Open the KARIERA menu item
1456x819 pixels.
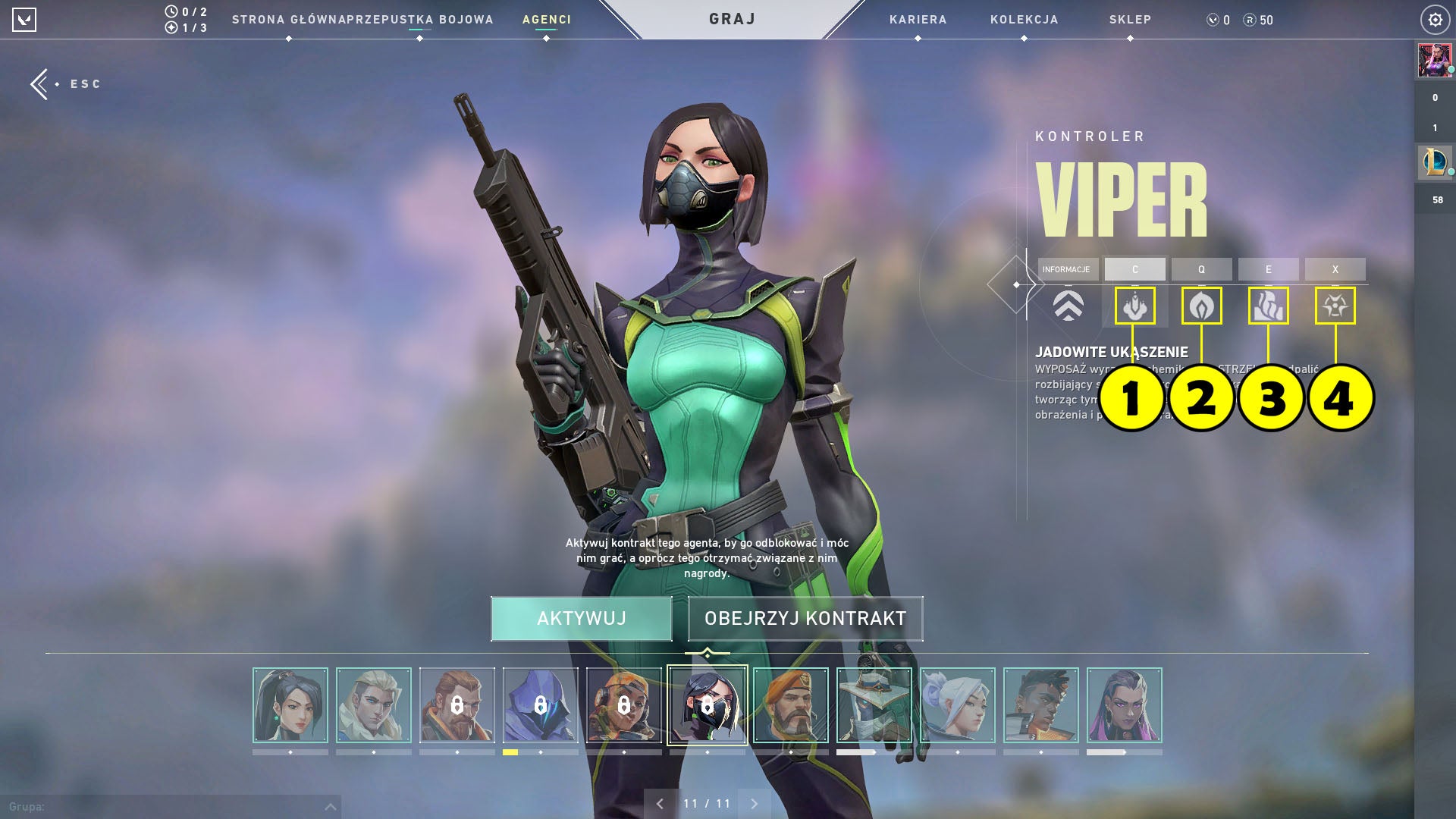coord(918,20)
